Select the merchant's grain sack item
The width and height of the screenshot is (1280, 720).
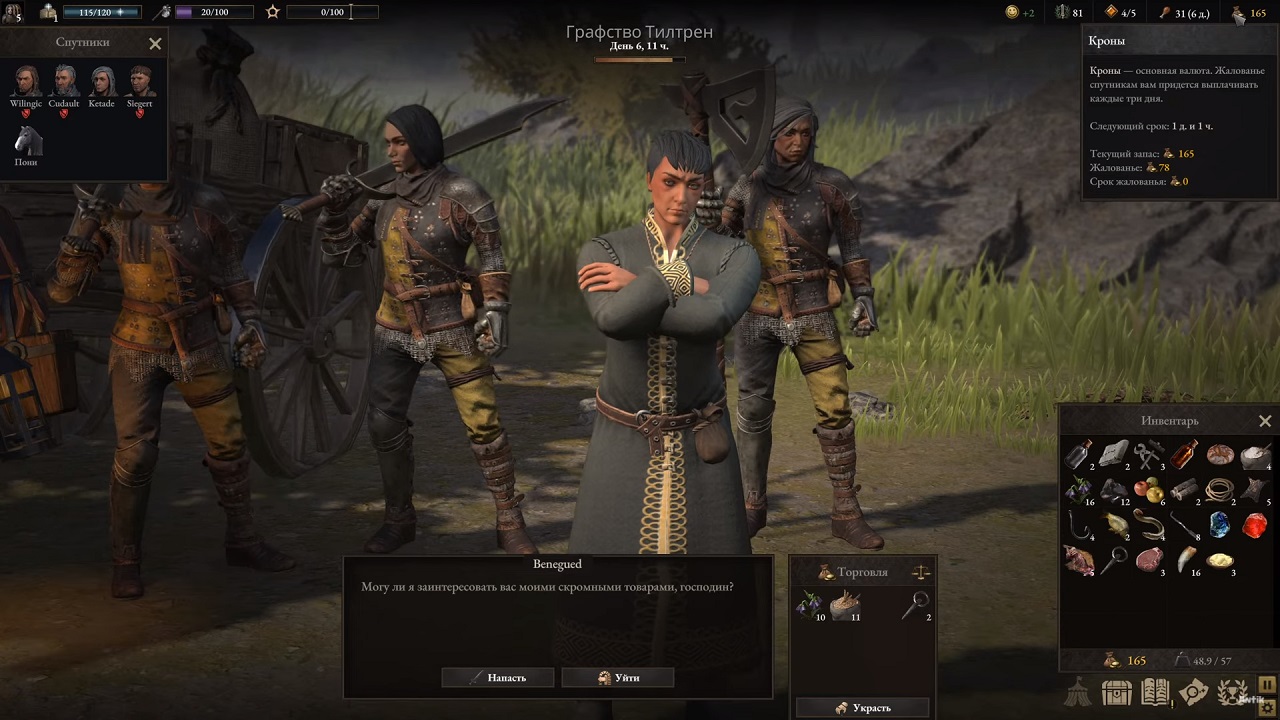click(846, 604)
